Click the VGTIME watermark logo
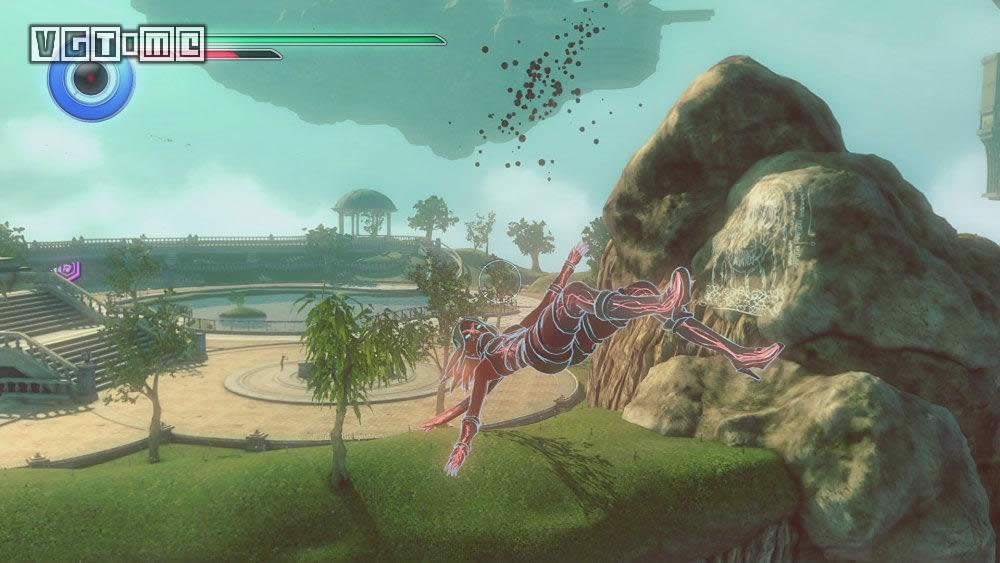The width and height of the screenshot is (1000, 563). (x=117, y=44)
